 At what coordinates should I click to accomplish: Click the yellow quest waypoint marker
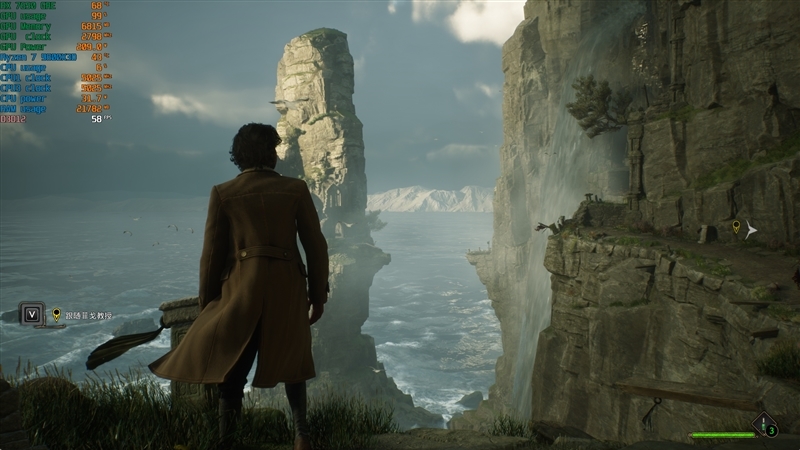point(737,228)
